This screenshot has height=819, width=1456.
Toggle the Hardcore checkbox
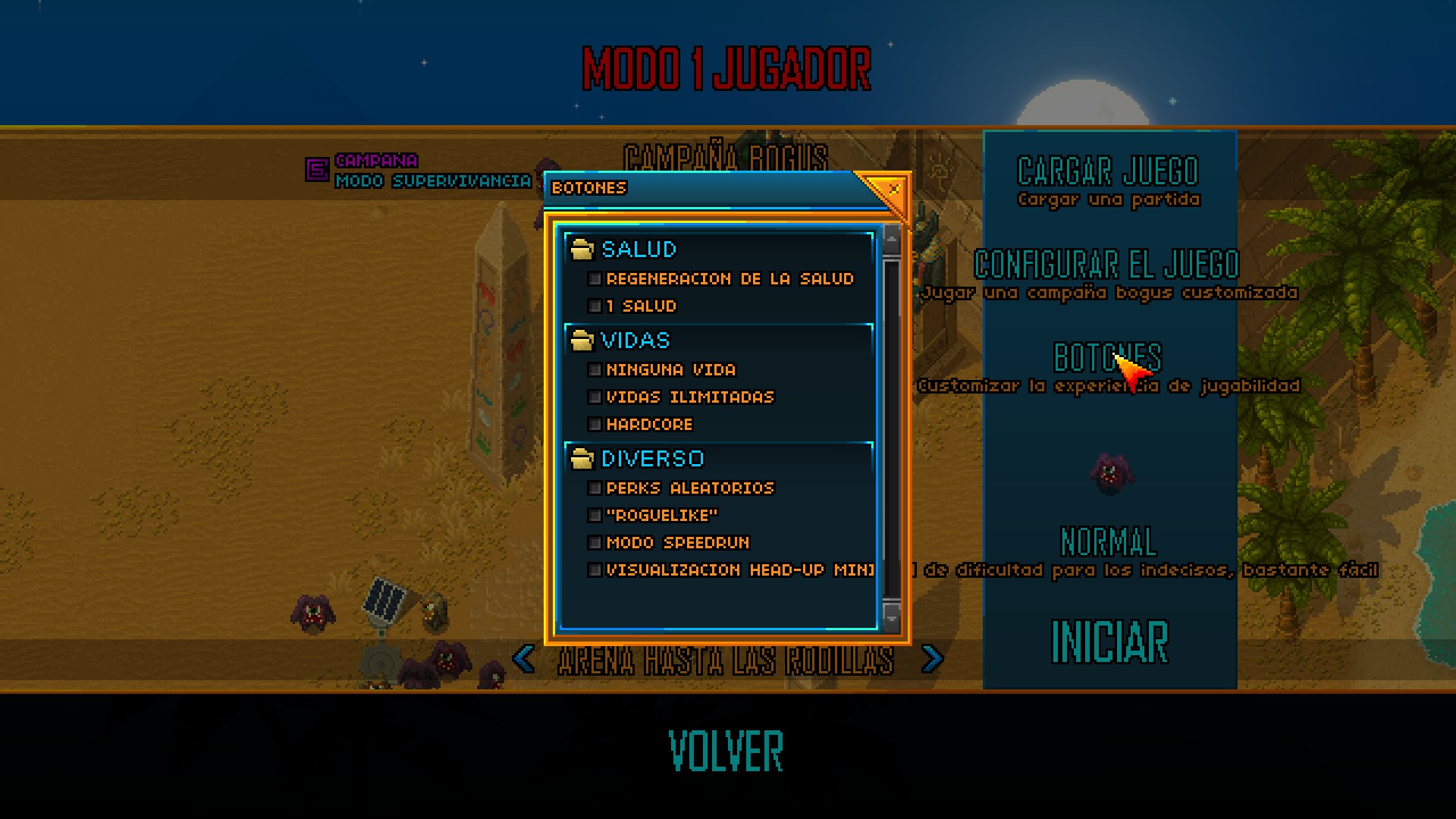point(595,425)
